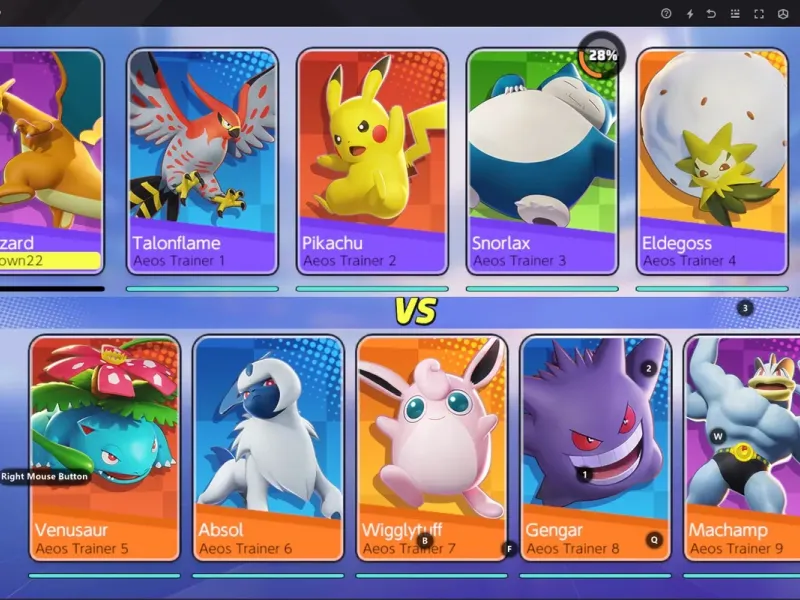Open the help question mark icon
Image resolution: width=800 pixels, height=600 pixels.
point(666,13)
